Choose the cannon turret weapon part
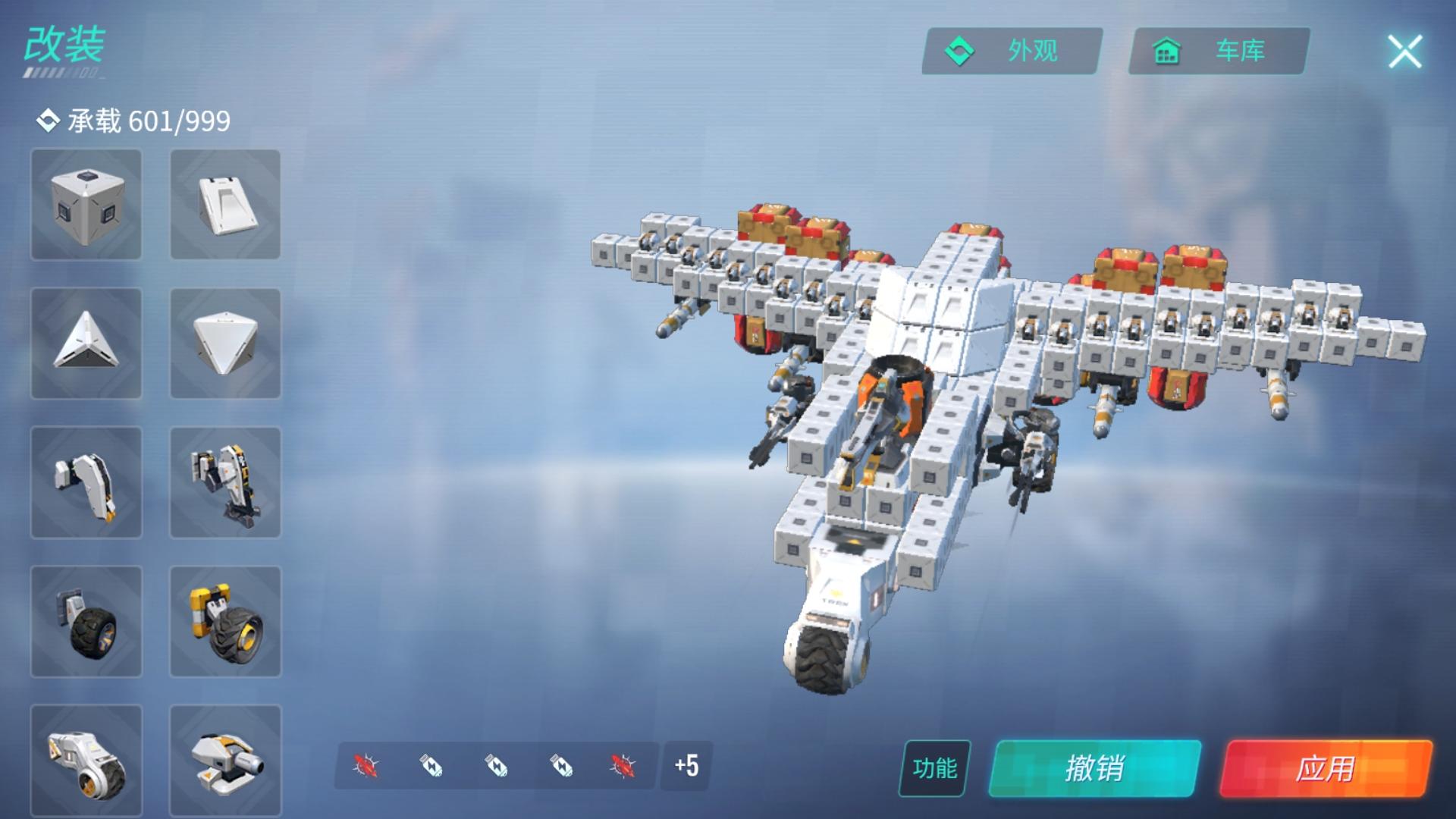The image size is (1456, 819). (225, 761)
